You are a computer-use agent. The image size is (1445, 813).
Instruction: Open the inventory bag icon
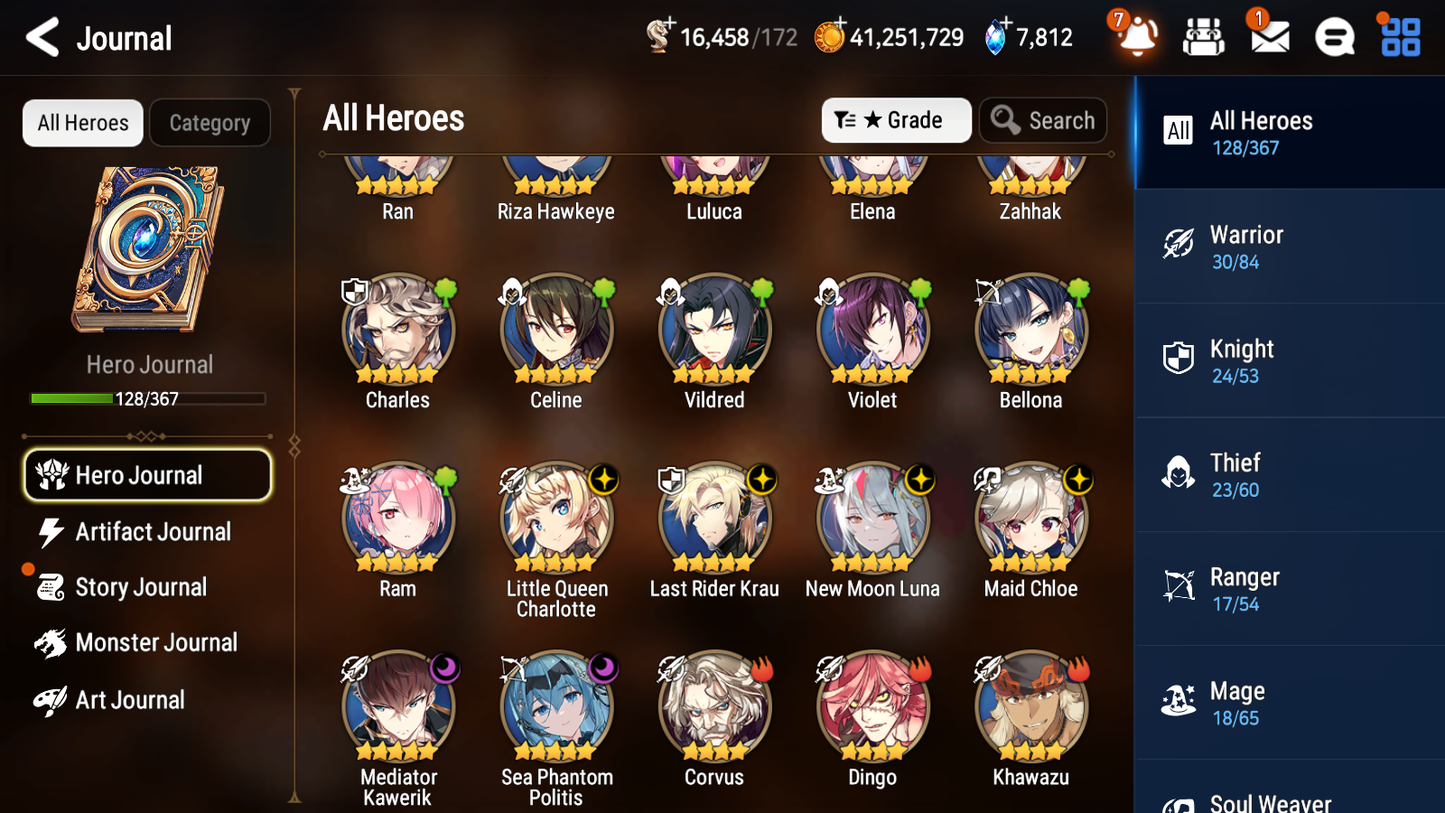click(x=1202, y=37)
